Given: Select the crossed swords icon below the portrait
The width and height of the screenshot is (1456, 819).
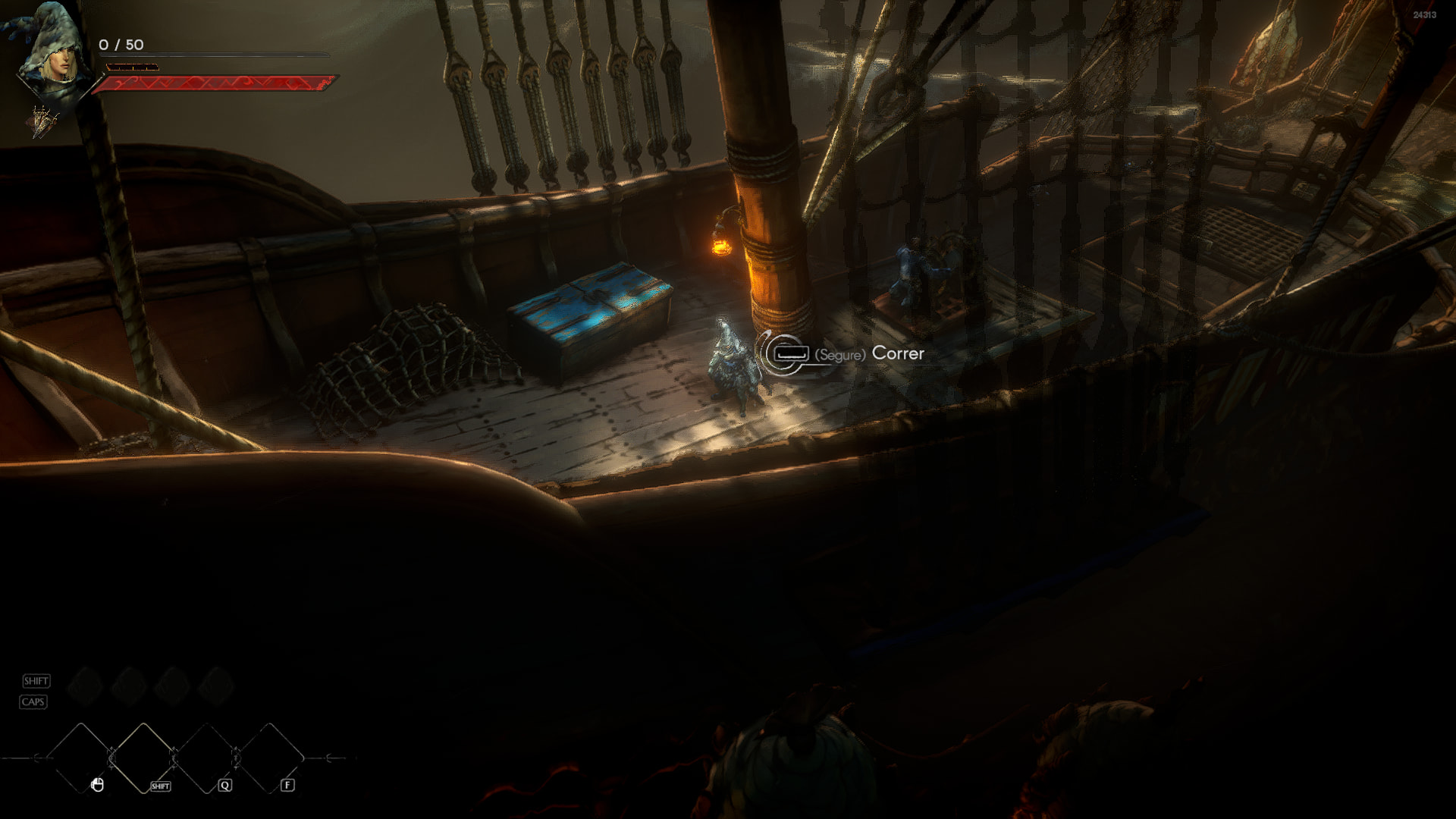Looking at the screenshot, I should point(43,121).
